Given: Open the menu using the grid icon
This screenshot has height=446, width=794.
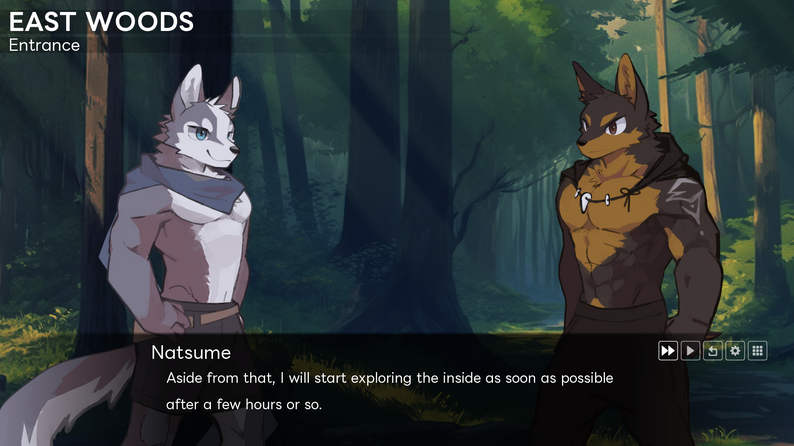Looking at the screenshot, I should pyautogui.click(x=758, y=351).
